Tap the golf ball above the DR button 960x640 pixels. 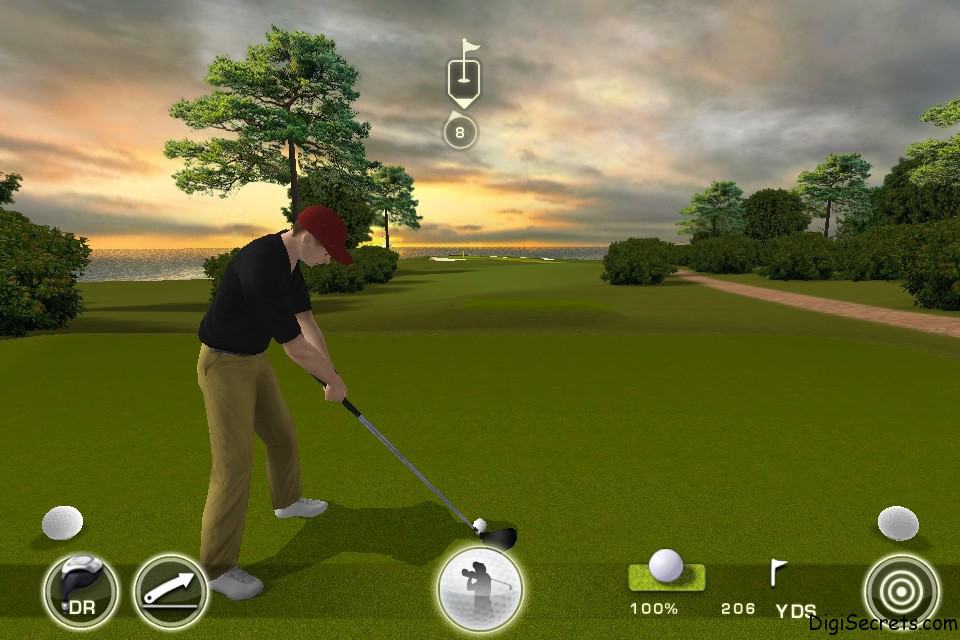pyautogui.click(x=62, y=522)
